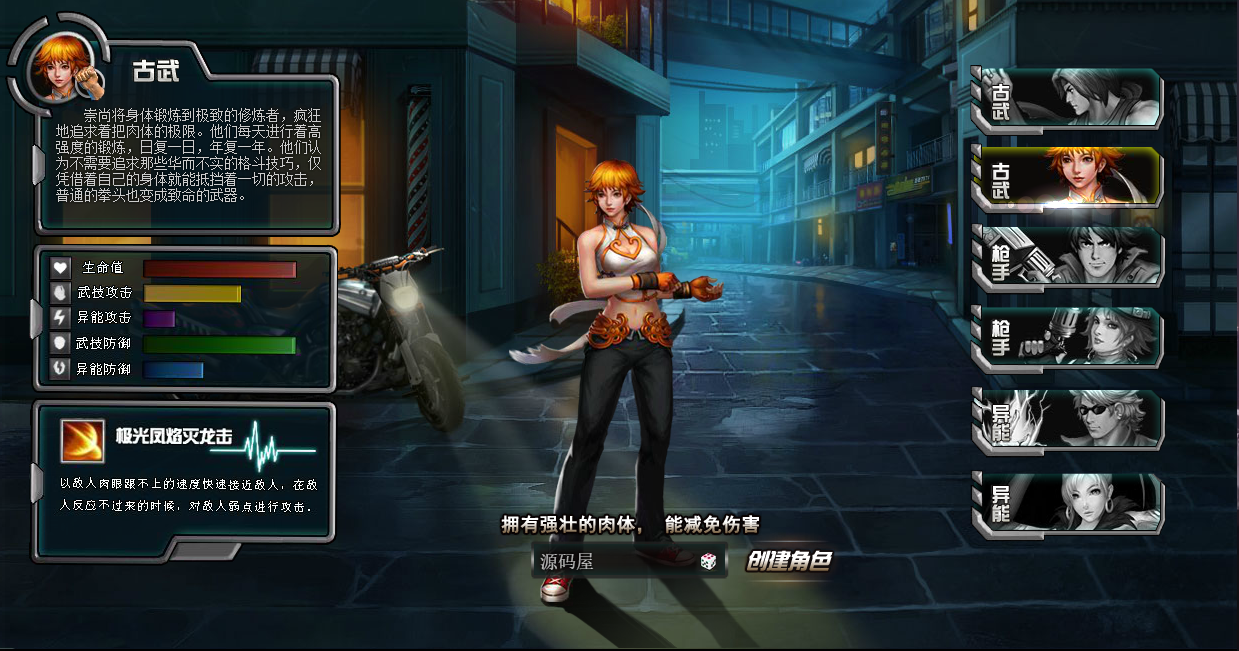Roll the dice for a random name
The width and height of the screenshot is (1239, 651).
click(x=708, y=561)
